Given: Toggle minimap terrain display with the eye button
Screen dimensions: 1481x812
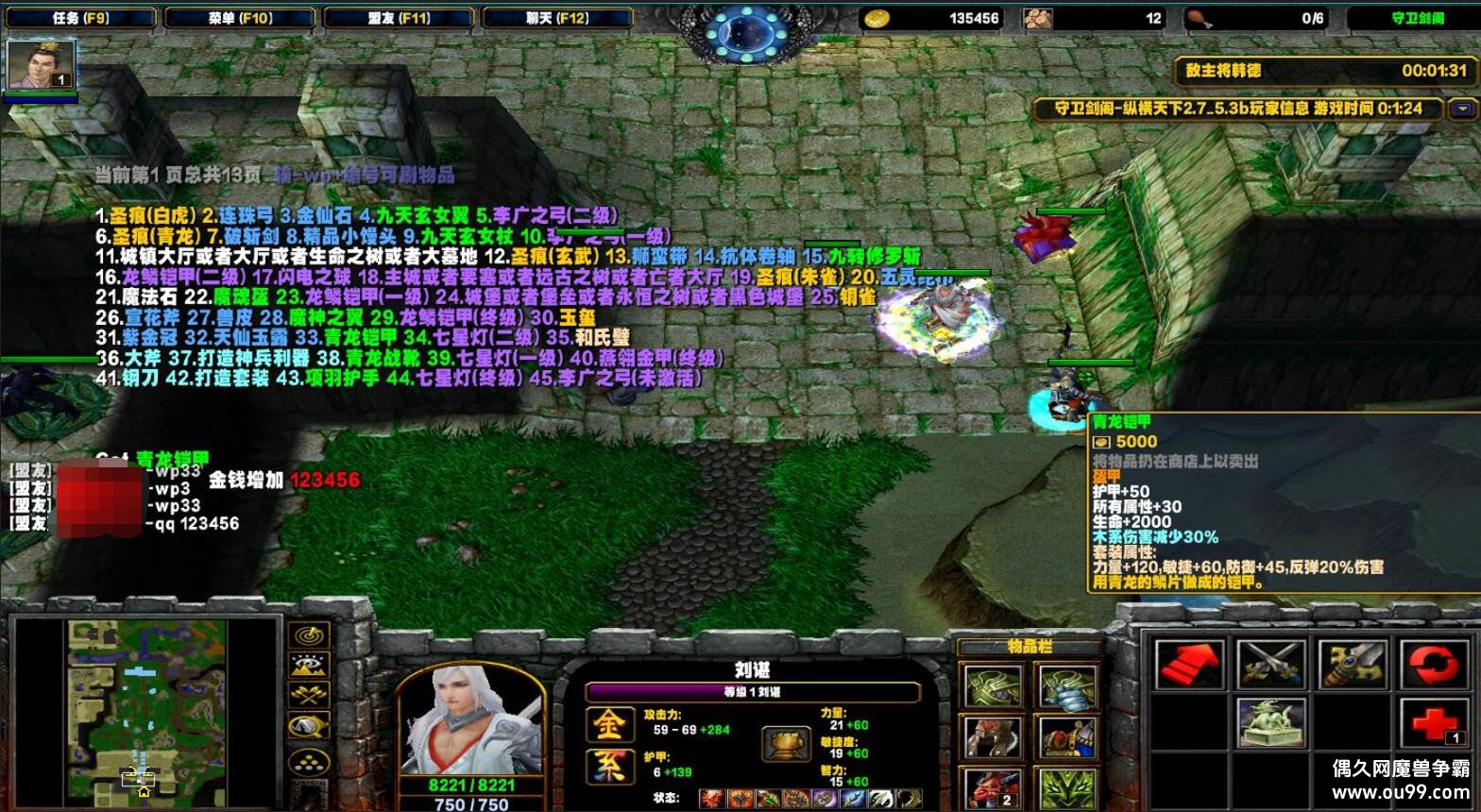Looking at the screenshot, I should tap(309, 666).
